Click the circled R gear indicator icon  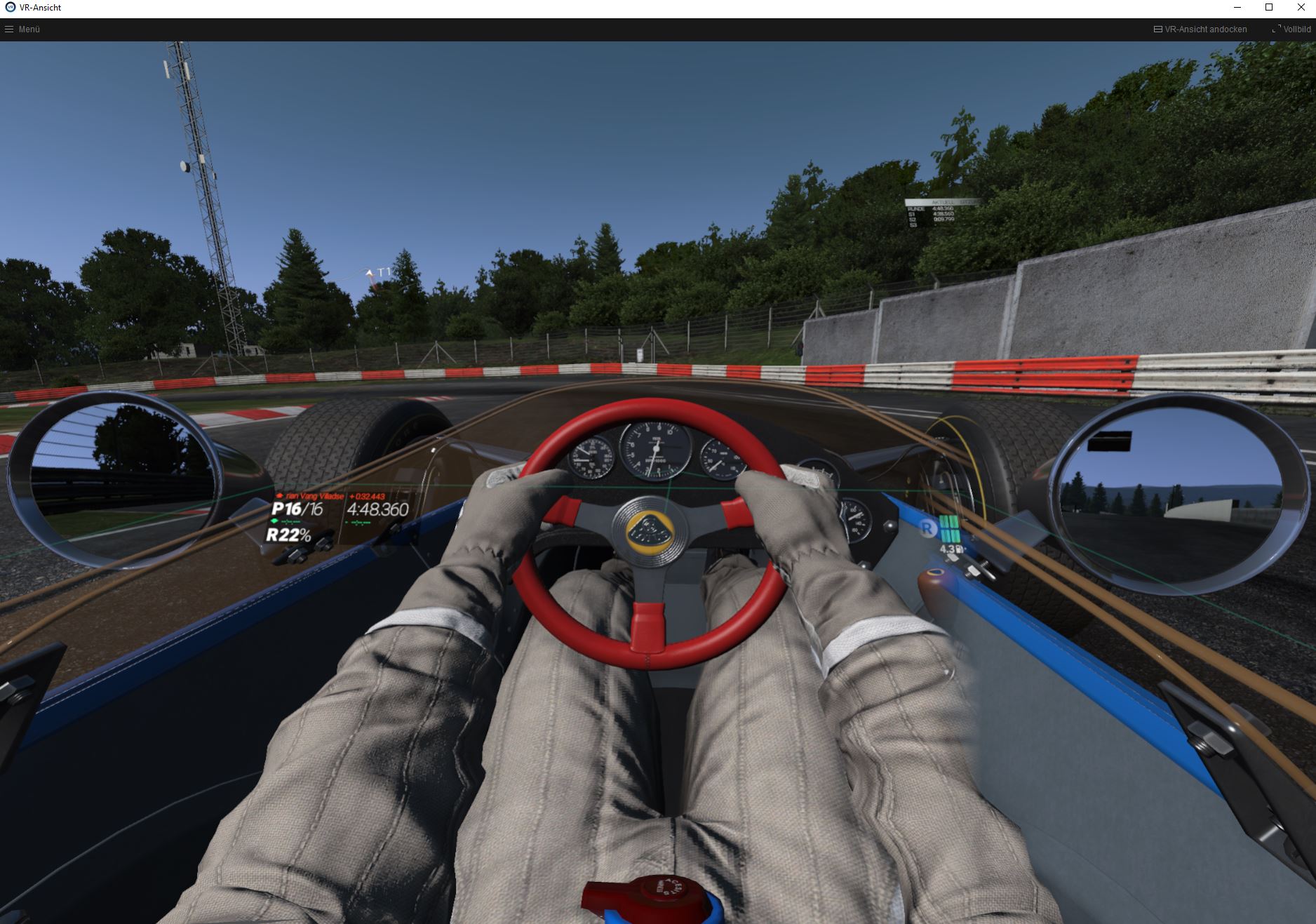pyautogui.click(x=929, y=529)
